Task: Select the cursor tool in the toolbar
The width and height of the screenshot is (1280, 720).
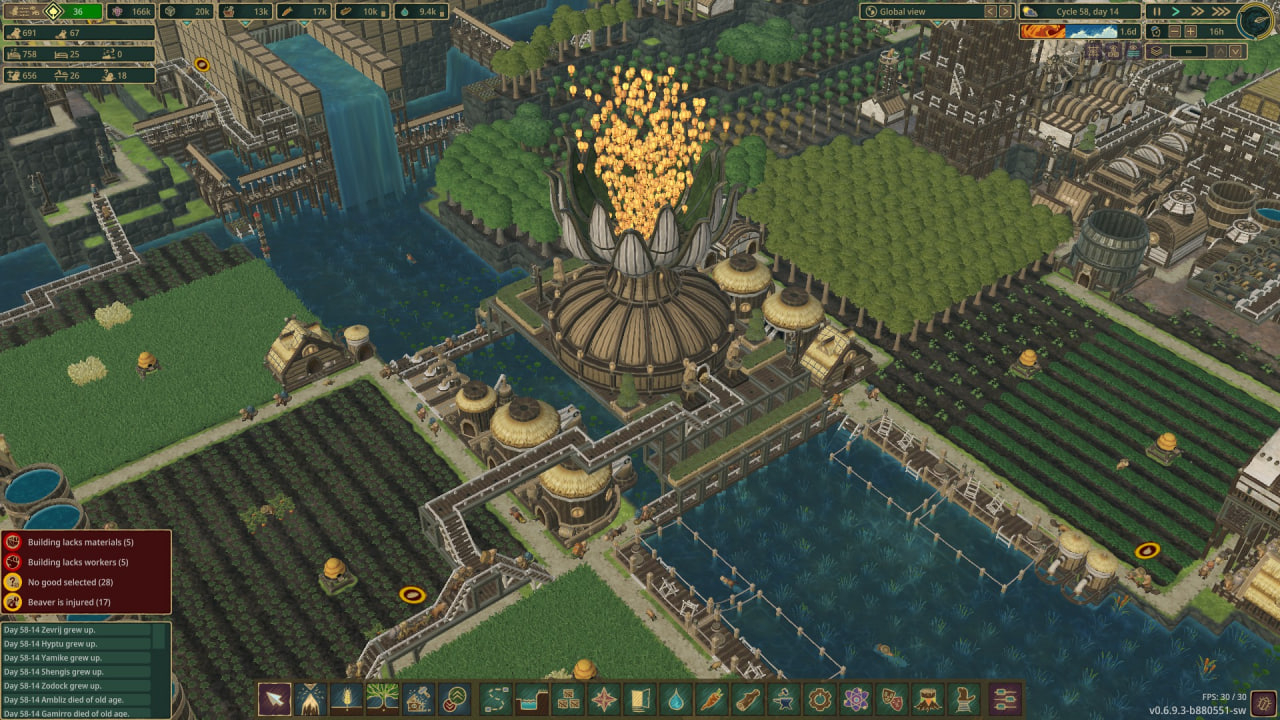Action: pyautogui.click(x=274, y=698)
